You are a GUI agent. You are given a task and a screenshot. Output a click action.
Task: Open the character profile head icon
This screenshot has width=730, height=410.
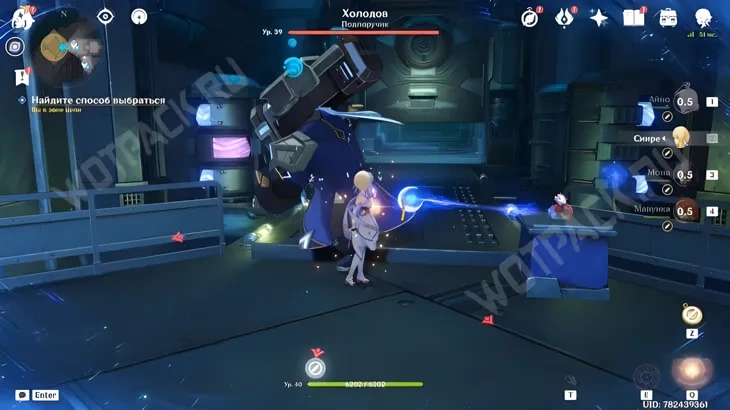tap(704, 17)
